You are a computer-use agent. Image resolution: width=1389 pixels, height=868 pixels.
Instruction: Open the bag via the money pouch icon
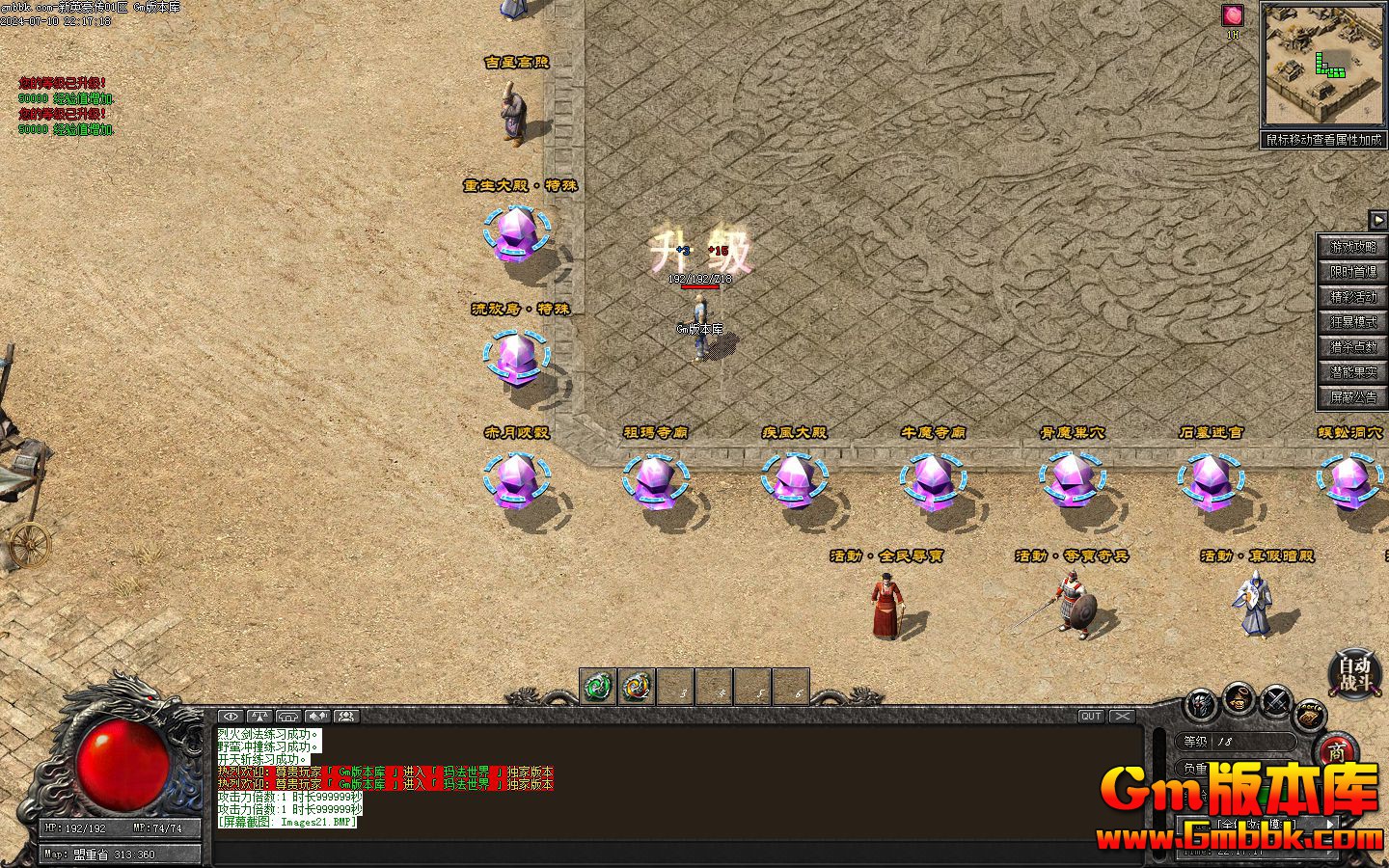[1239, 698]
